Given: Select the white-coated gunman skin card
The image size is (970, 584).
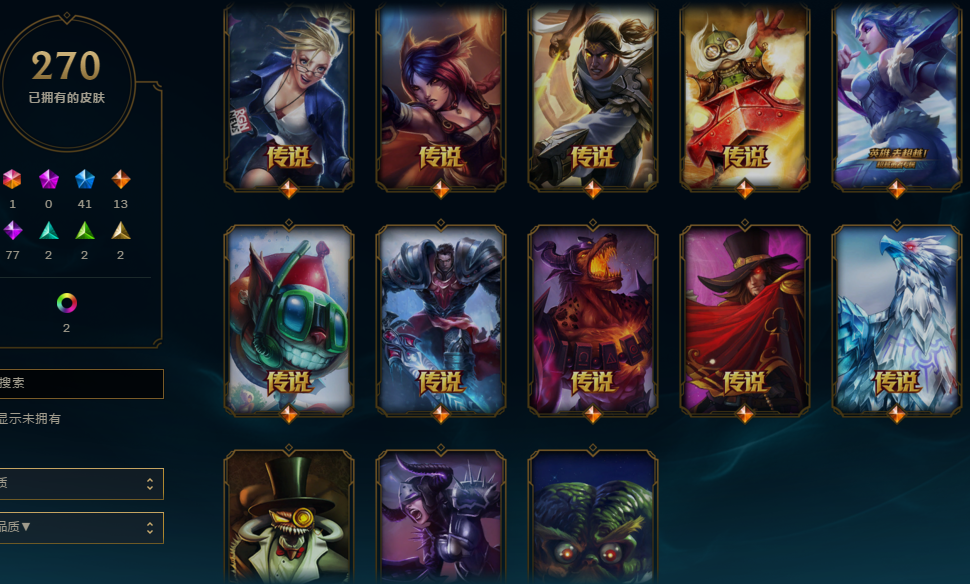Looking at the screenshot, I should coord(593,95).
